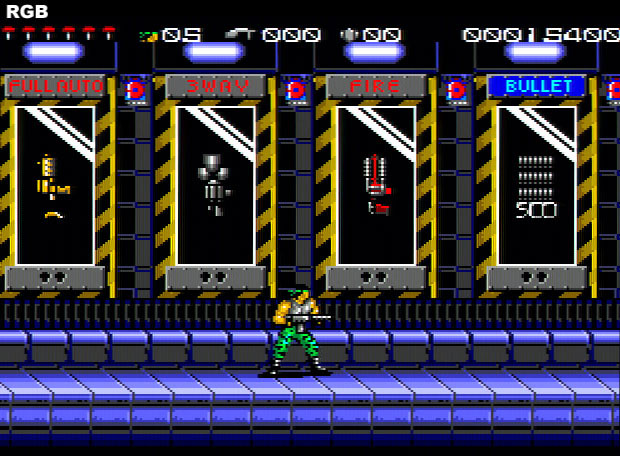
Task: Click the highlighted BULLET label
Action: tap(537, 87)
